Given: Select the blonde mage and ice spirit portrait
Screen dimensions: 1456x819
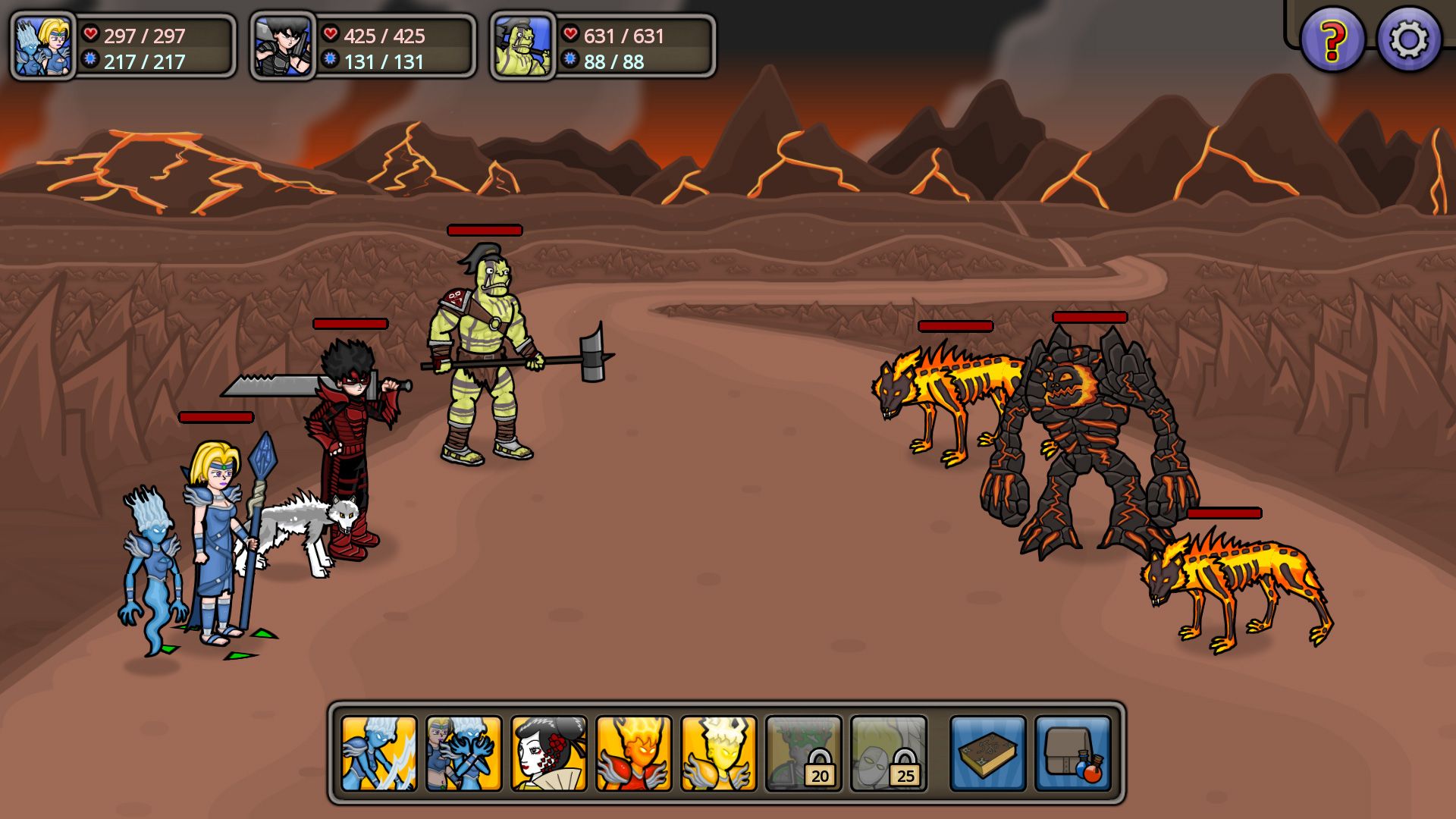Looking at the screenshot, I should 43,47.
